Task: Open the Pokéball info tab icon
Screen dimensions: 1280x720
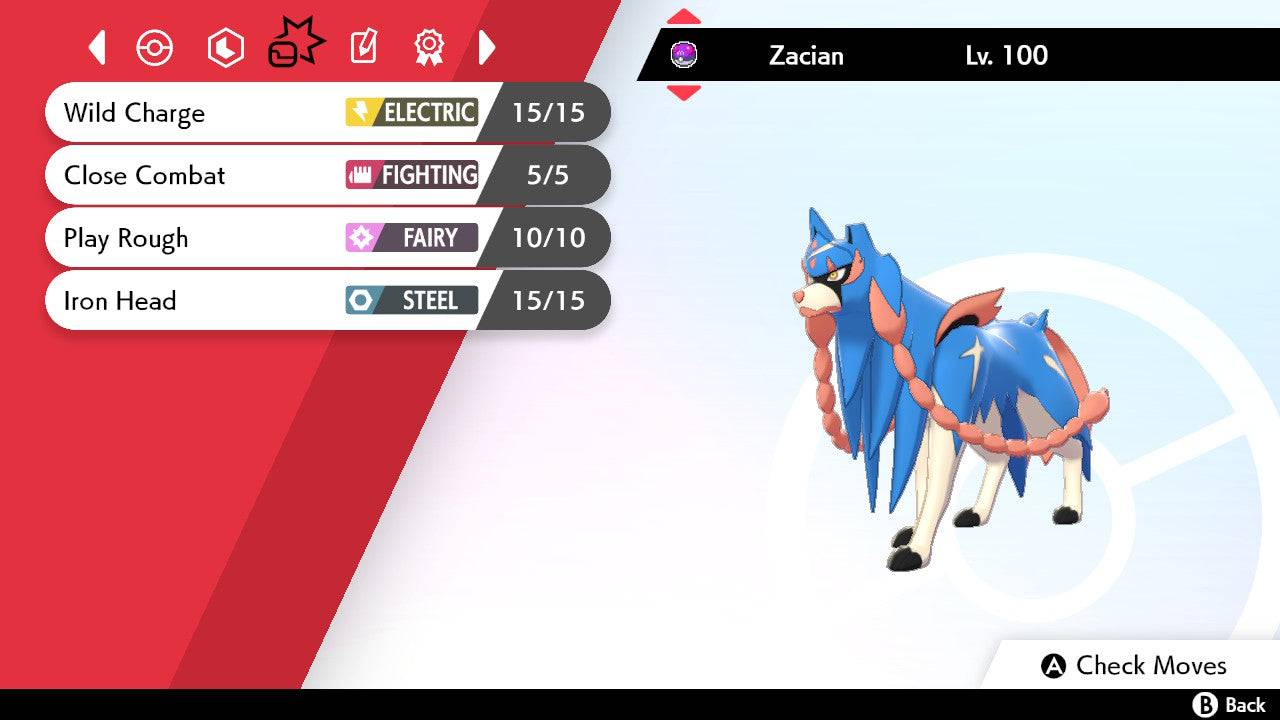Action: pyautogui.click(x=155, y=47)
